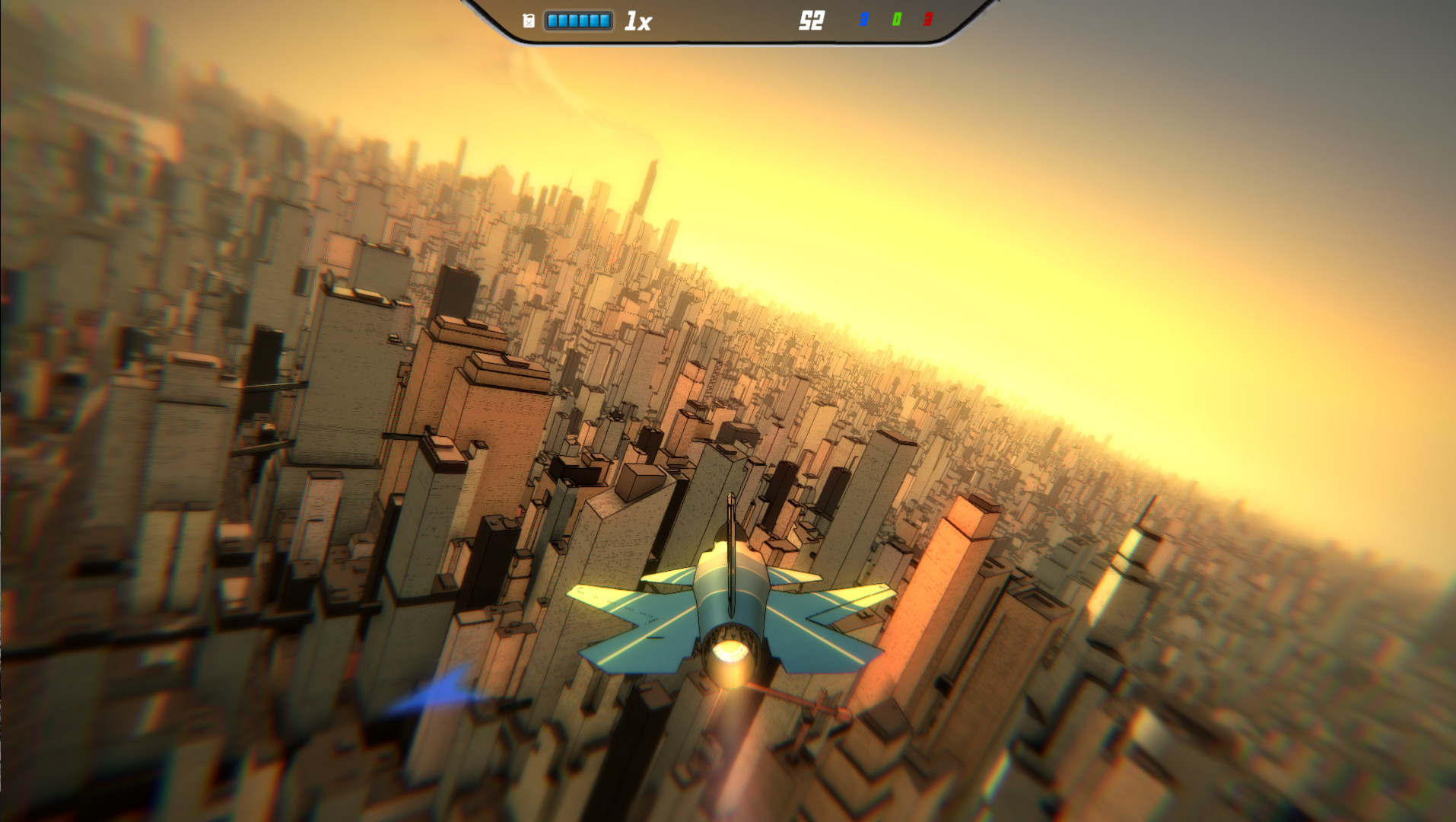Click the fuel canister icon
1456x822 pixels.
pyautogui.click(x=528, y=19)
